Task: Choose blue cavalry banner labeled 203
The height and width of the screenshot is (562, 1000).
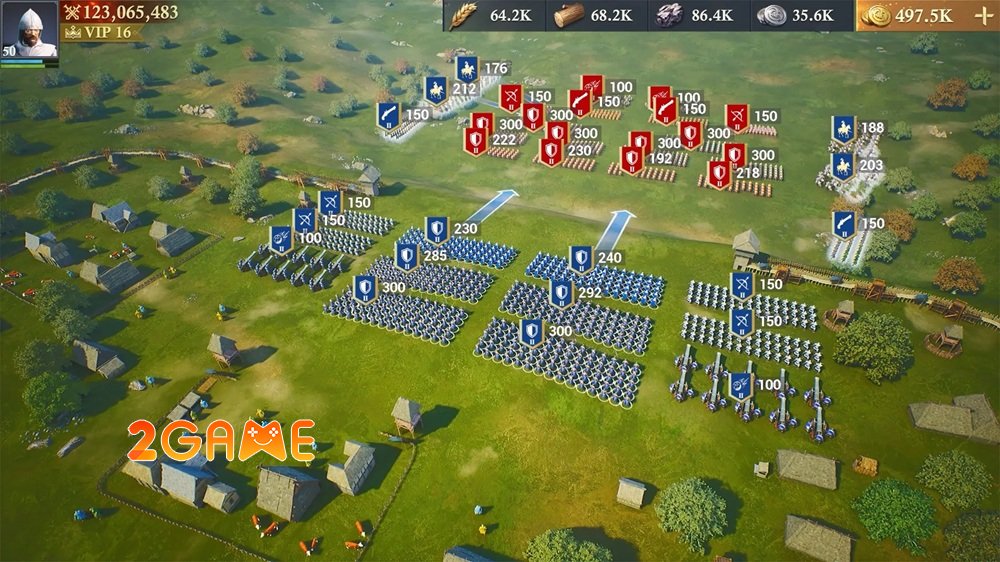Action: pyautogui.click(x=842, y=166)
